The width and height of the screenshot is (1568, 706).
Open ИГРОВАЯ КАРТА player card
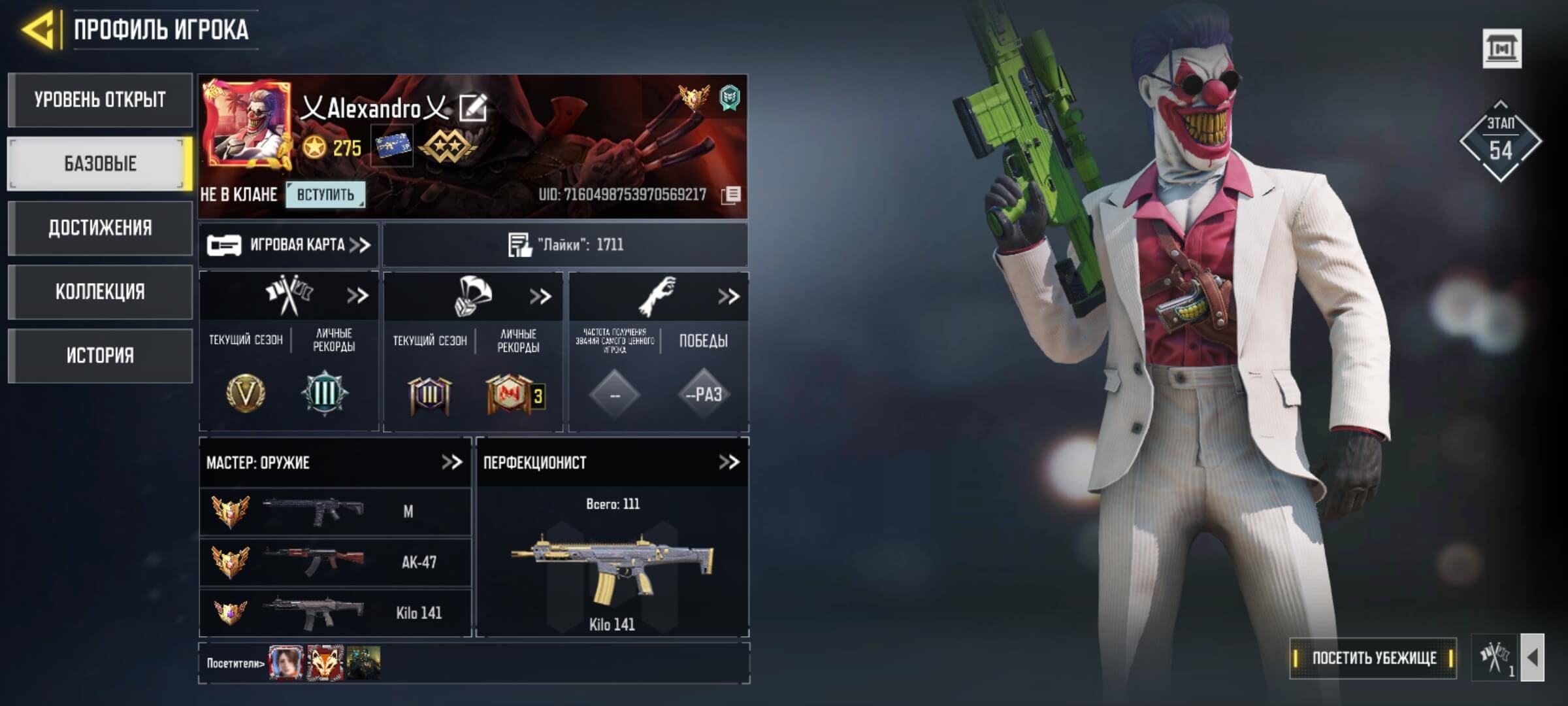[x=289, y=245]
